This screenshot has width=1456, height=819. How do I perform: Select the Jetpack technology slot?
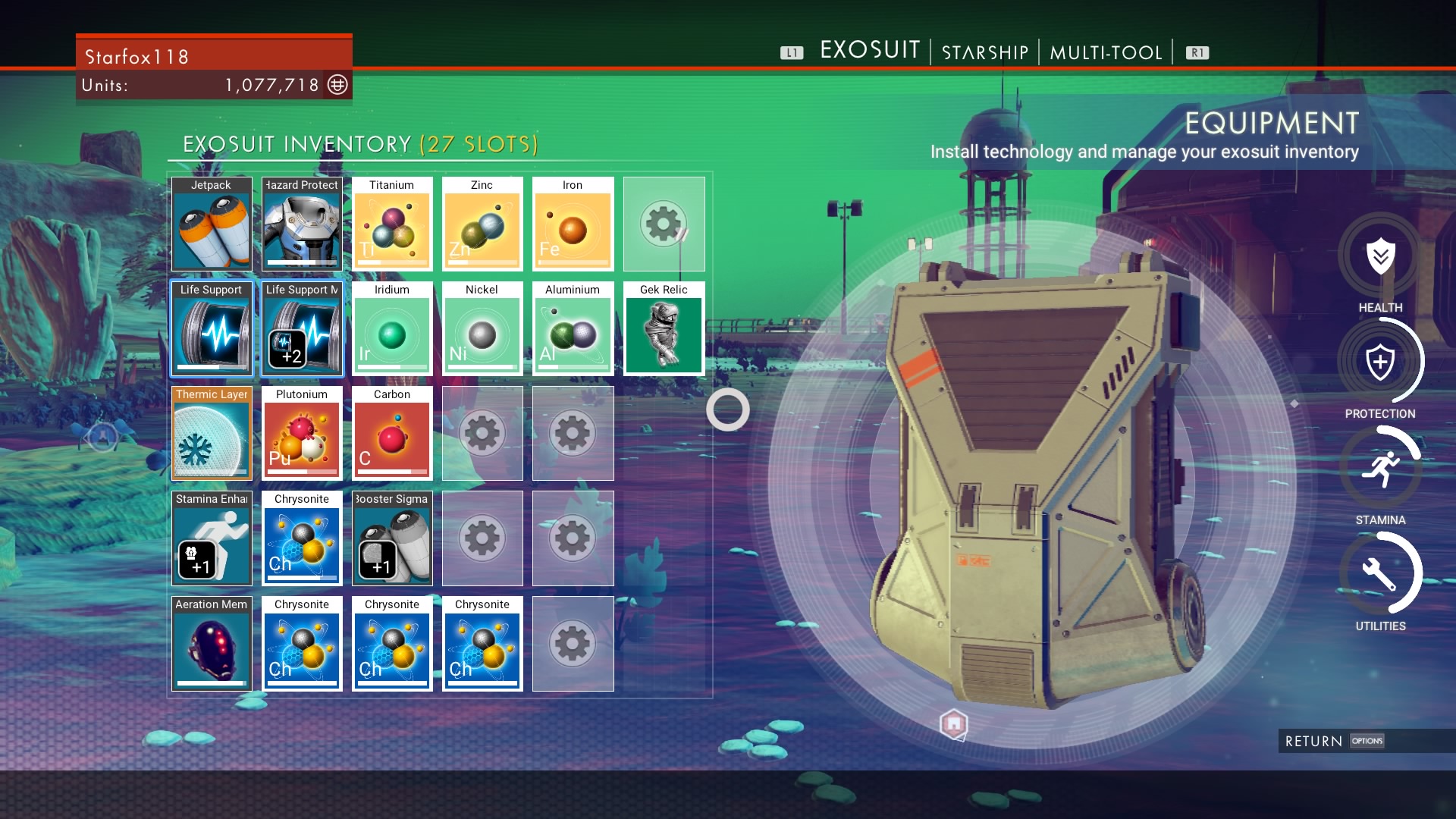click(212, 224)
